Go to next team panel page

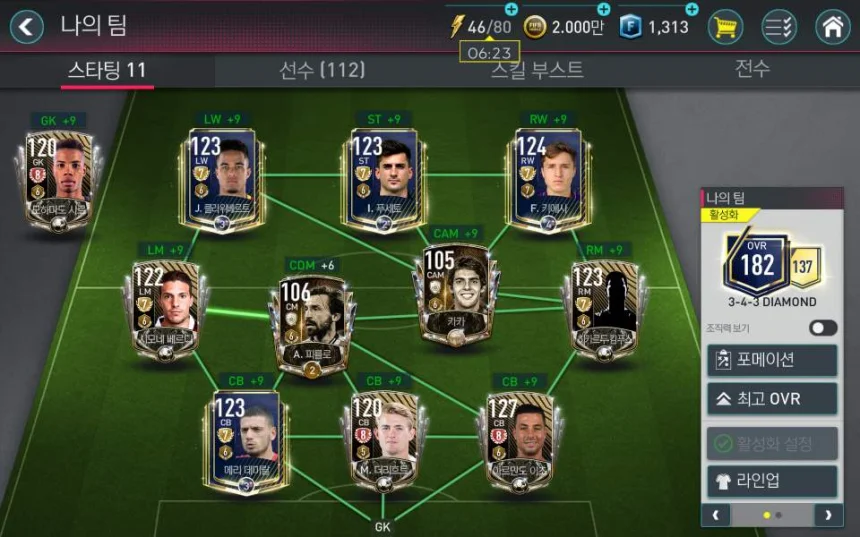pos(828,515)
